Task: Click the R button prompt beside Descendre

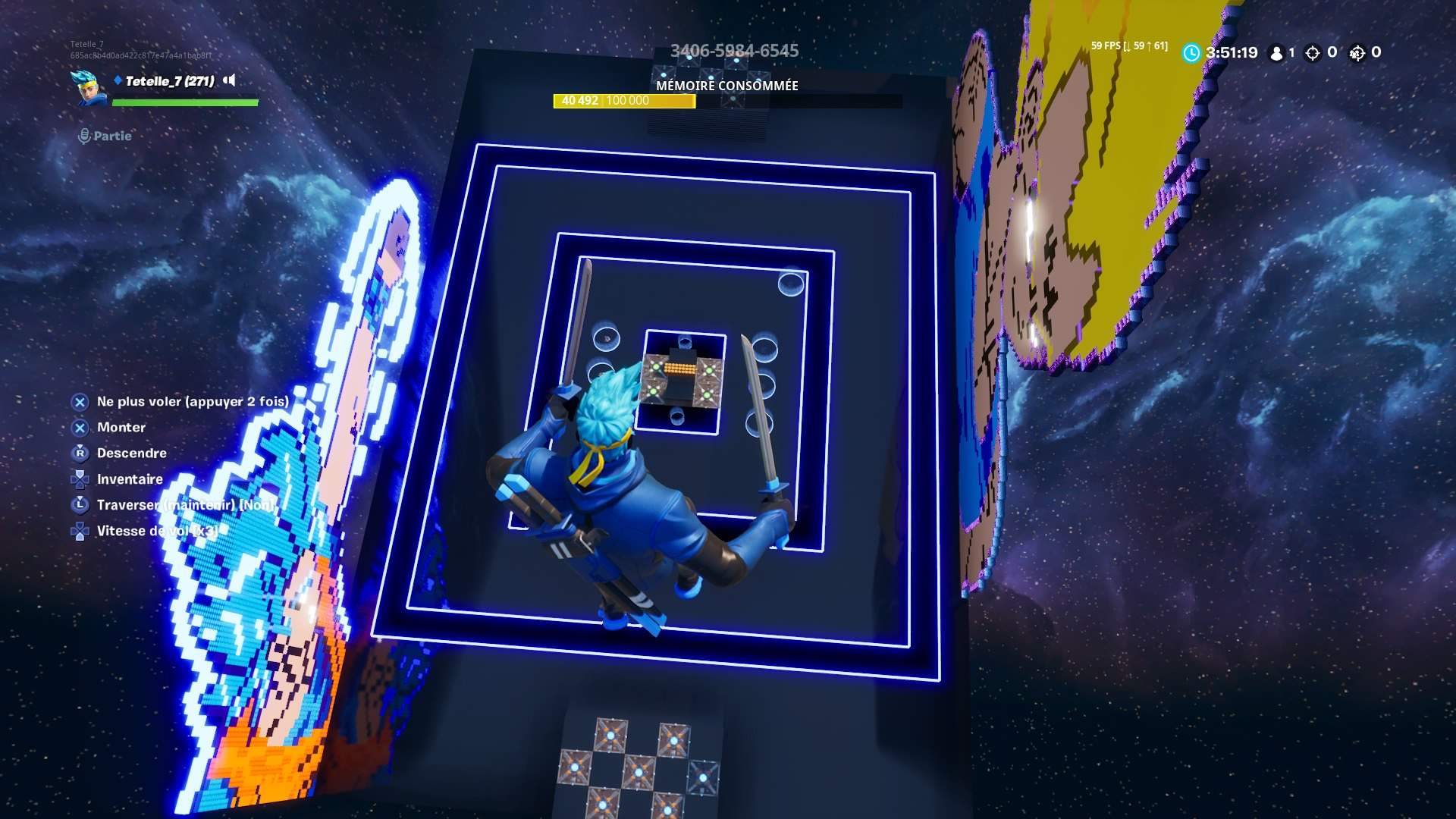Action: pos(80,453)
